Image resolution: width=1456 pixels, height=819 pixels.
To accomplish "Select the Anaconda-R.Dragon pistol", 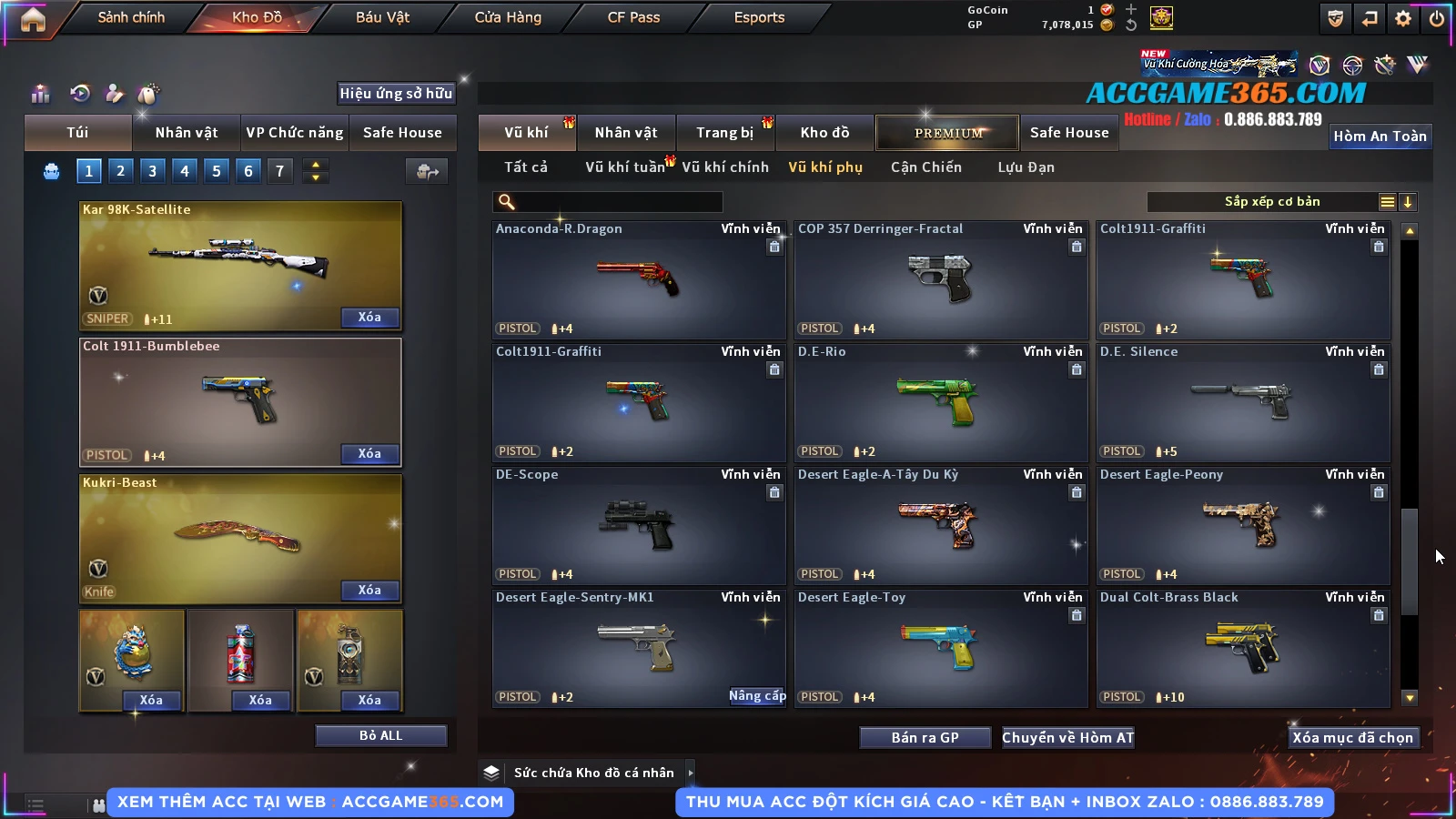I will tap(639, 279).
